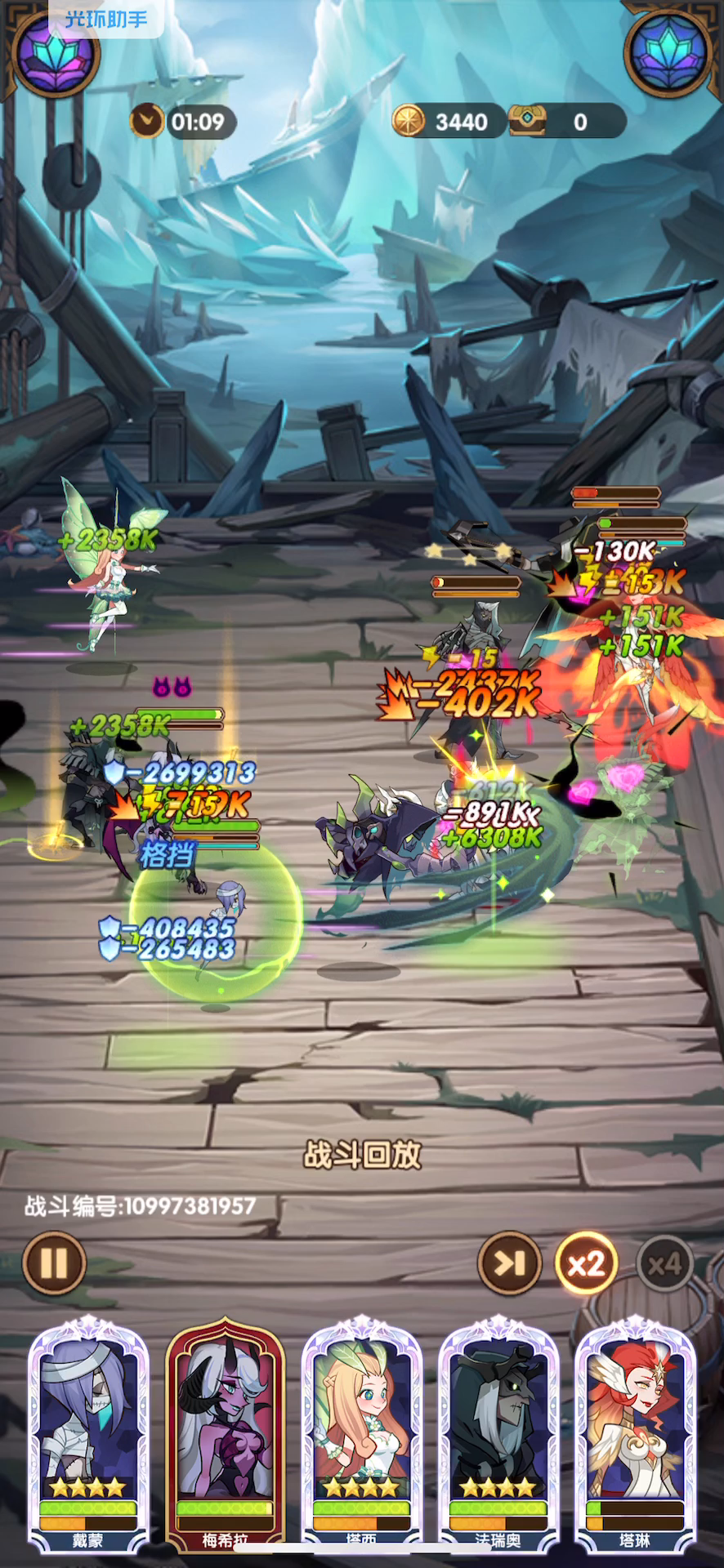Pause the battle replay
724x1568 pixels.
pos(54,1263)
